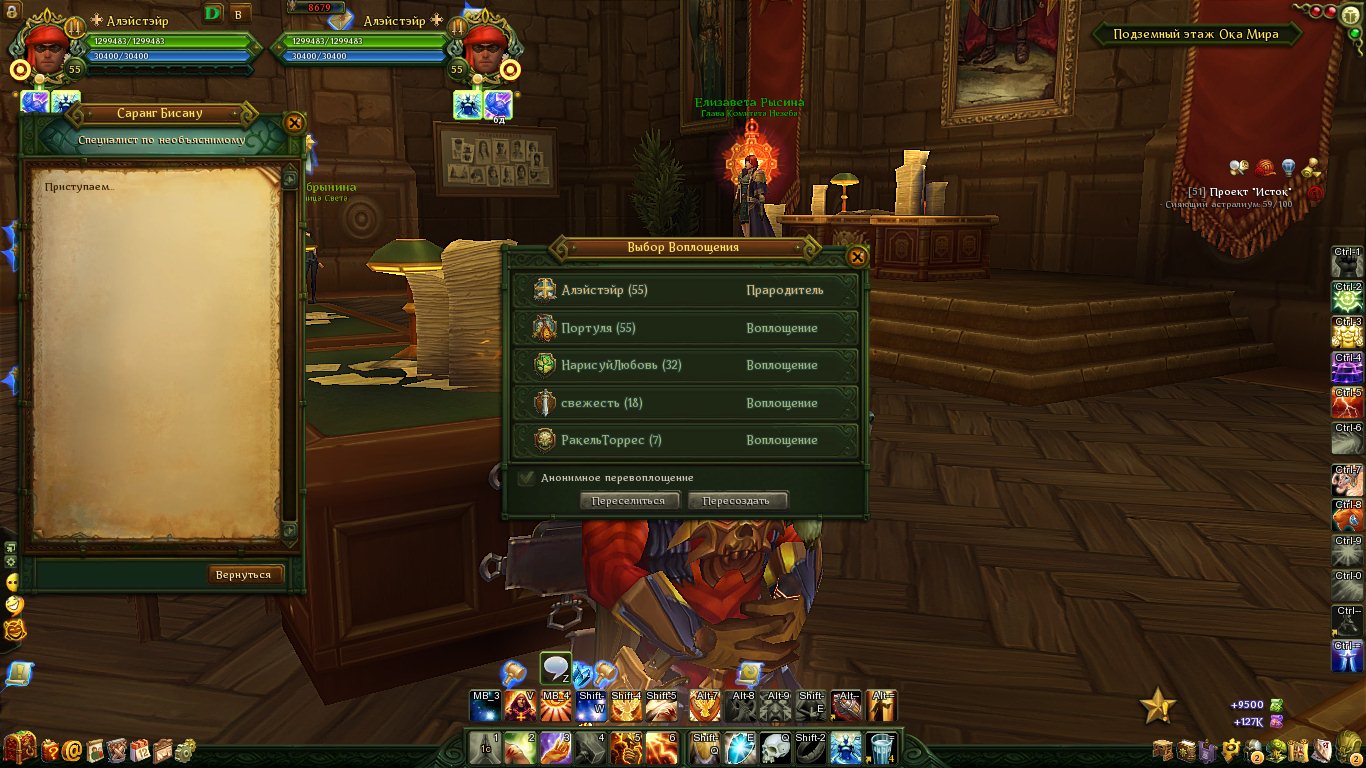Choose the Портуля (55) incarnation
Viewport: 1366px width, 768px height.
685,328
